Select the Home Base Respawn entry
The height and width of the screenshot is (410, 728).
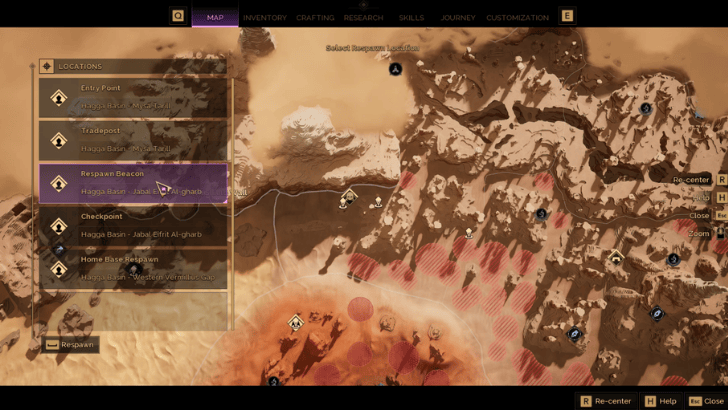coord(133,268)
